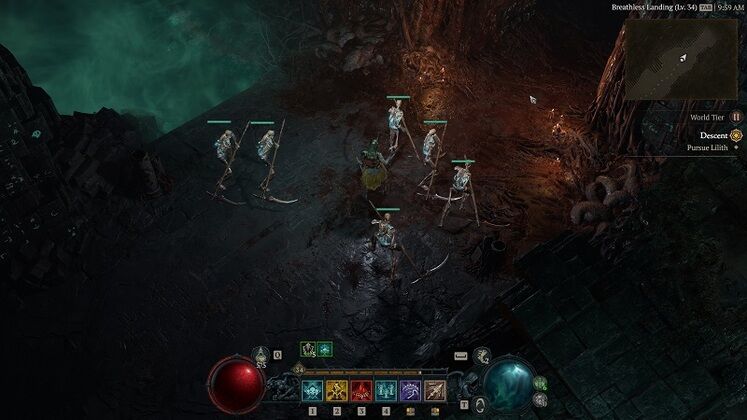
Task: Cast the red skill in slot three
Action: pyautogui.click(x=361, y=391)
